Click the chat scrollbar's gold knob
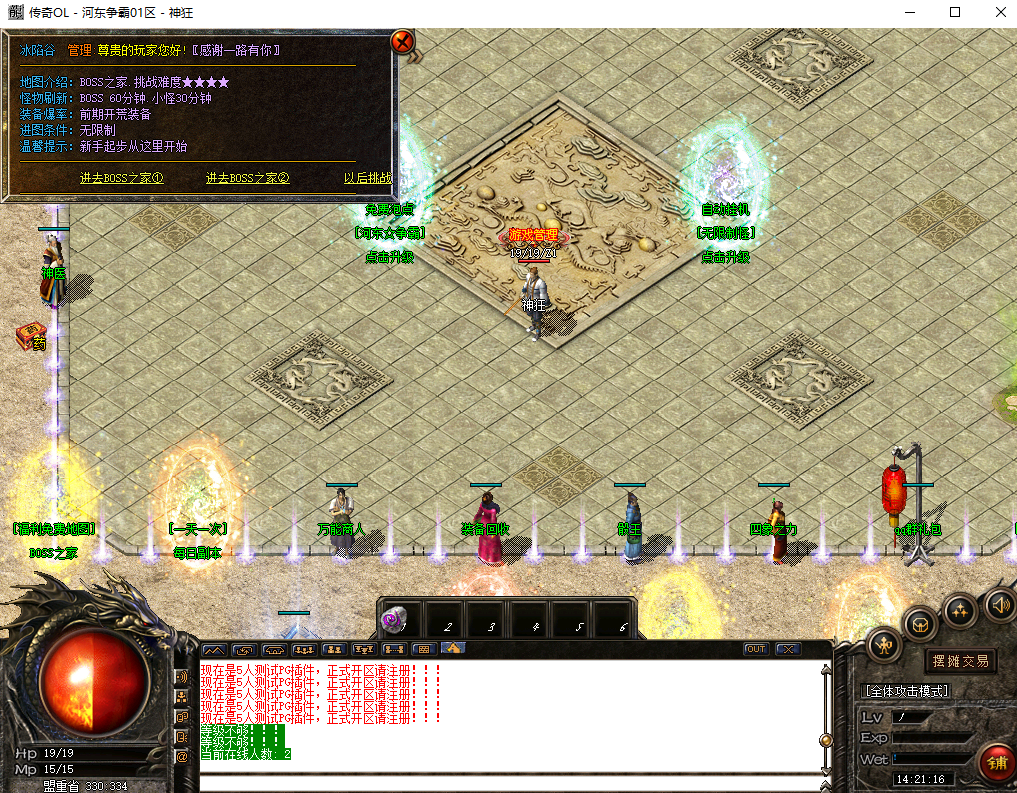Image resolution: width=1017 pixels, height=793 pixels. point(826,740)
